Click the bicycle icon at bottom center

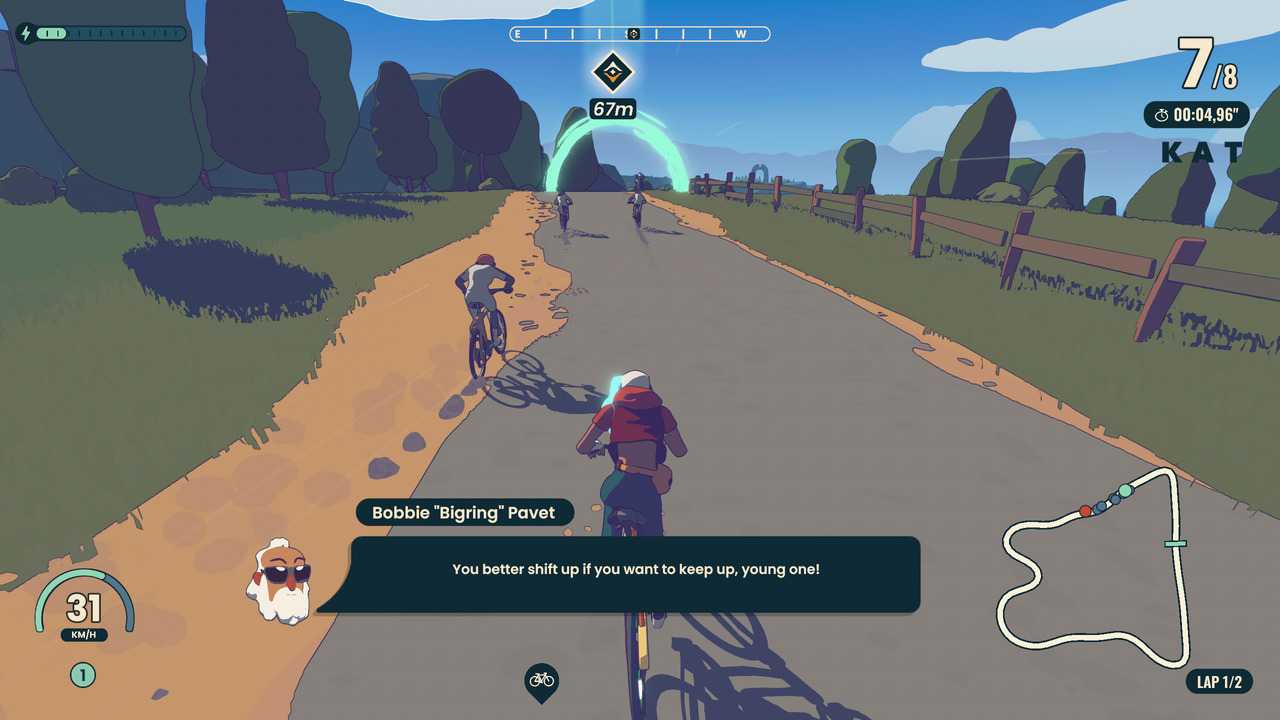point(541,680)
